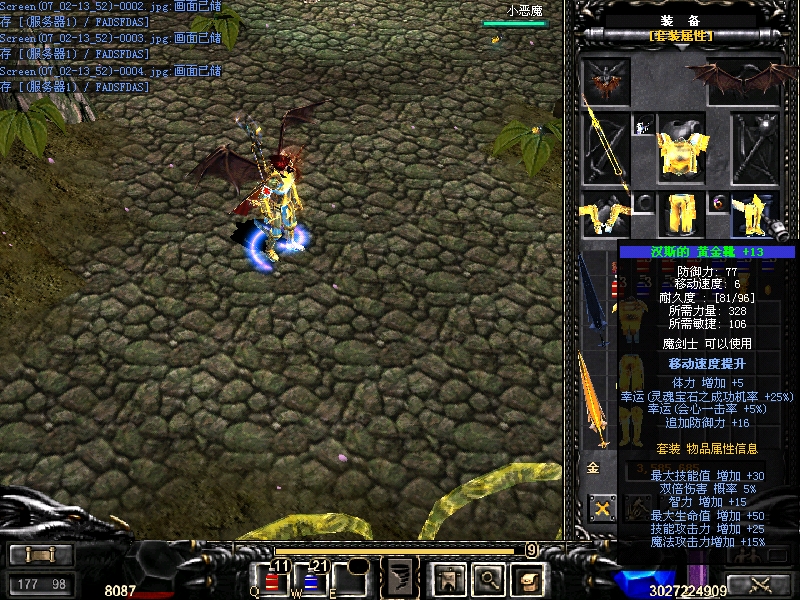Open the character info button on bottom bar
Viewport: 800px width, 600px height.
[447, 578]
